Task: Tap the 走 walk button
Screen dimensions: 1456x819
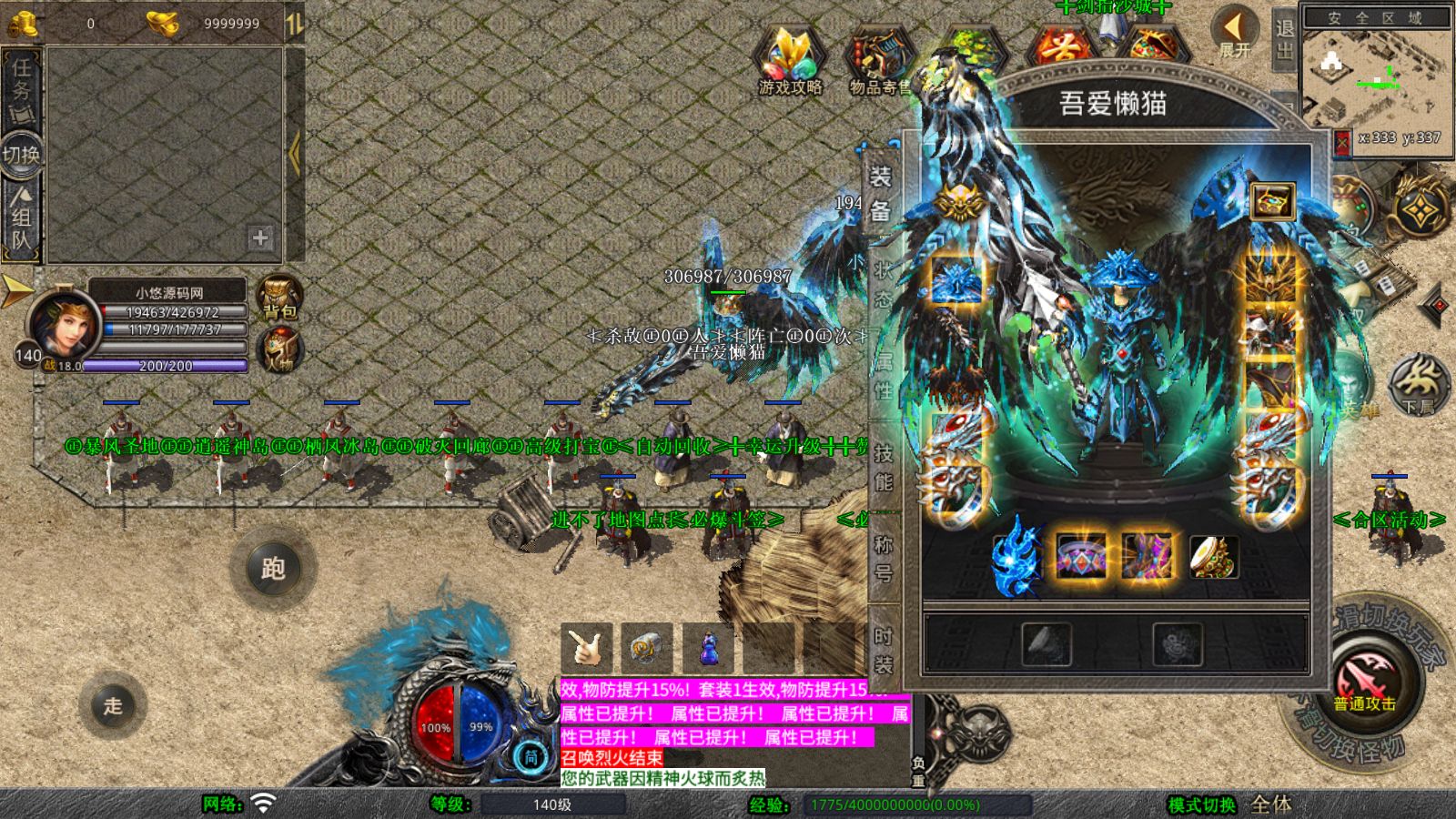Action: click(x=113, y=705)
